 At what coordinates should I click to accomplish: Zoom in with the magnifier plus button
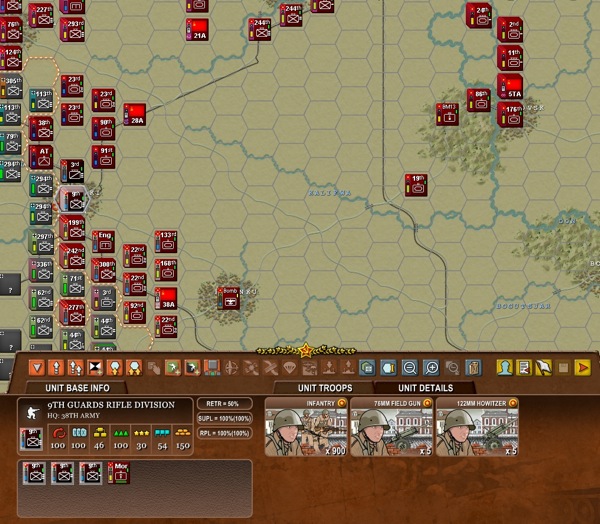click(x=432, y=367)
